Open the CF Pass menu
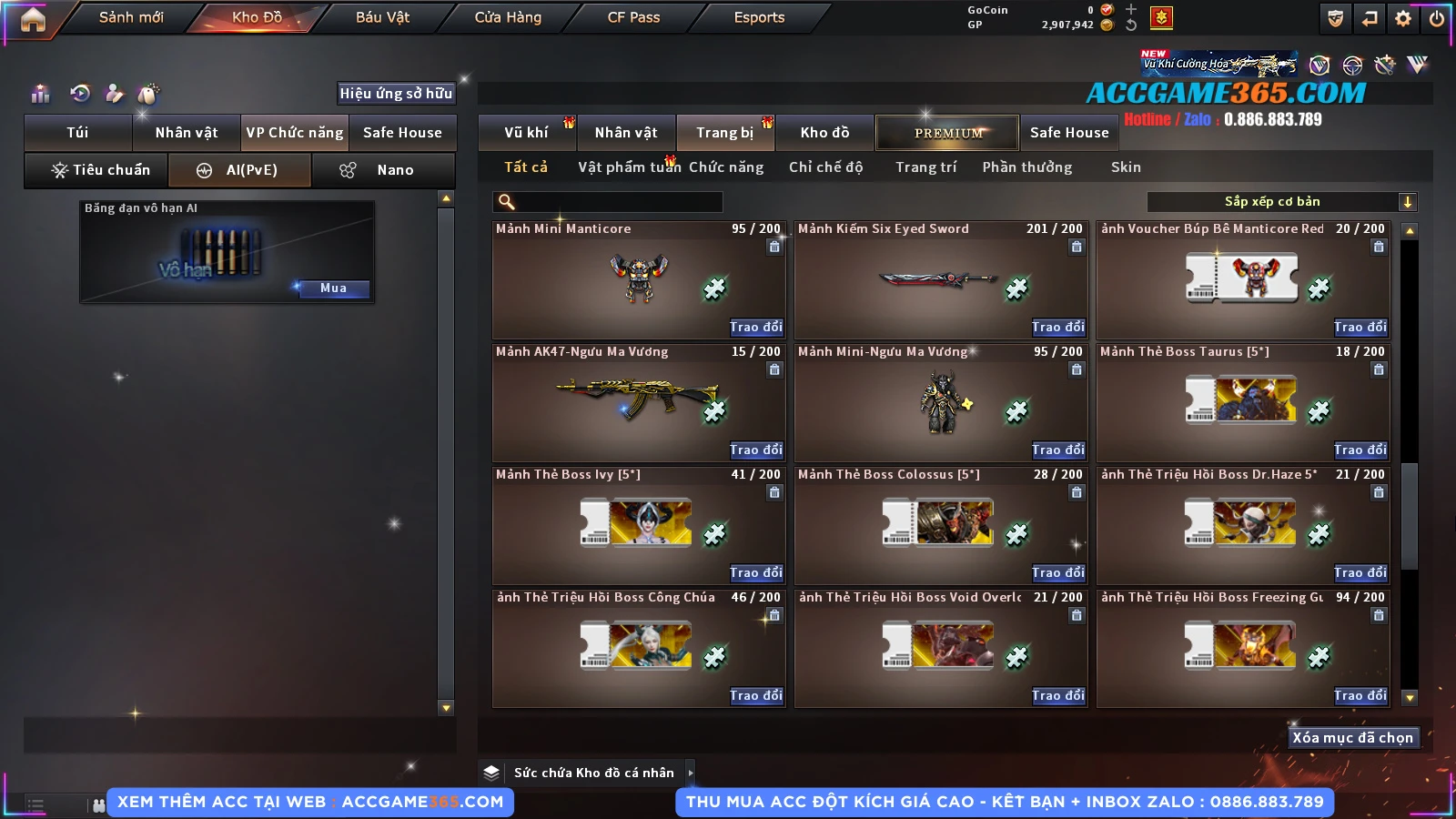Image resolution: width=1456 pixels, height=819 pixels. click(x=633, y=17)
